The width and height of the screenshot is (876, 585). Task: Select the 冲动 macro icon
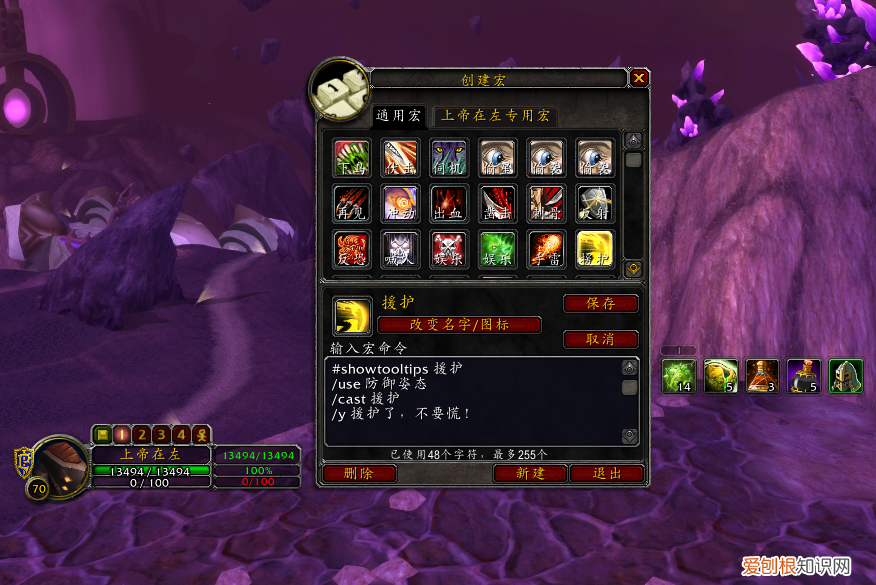(400, 203)
